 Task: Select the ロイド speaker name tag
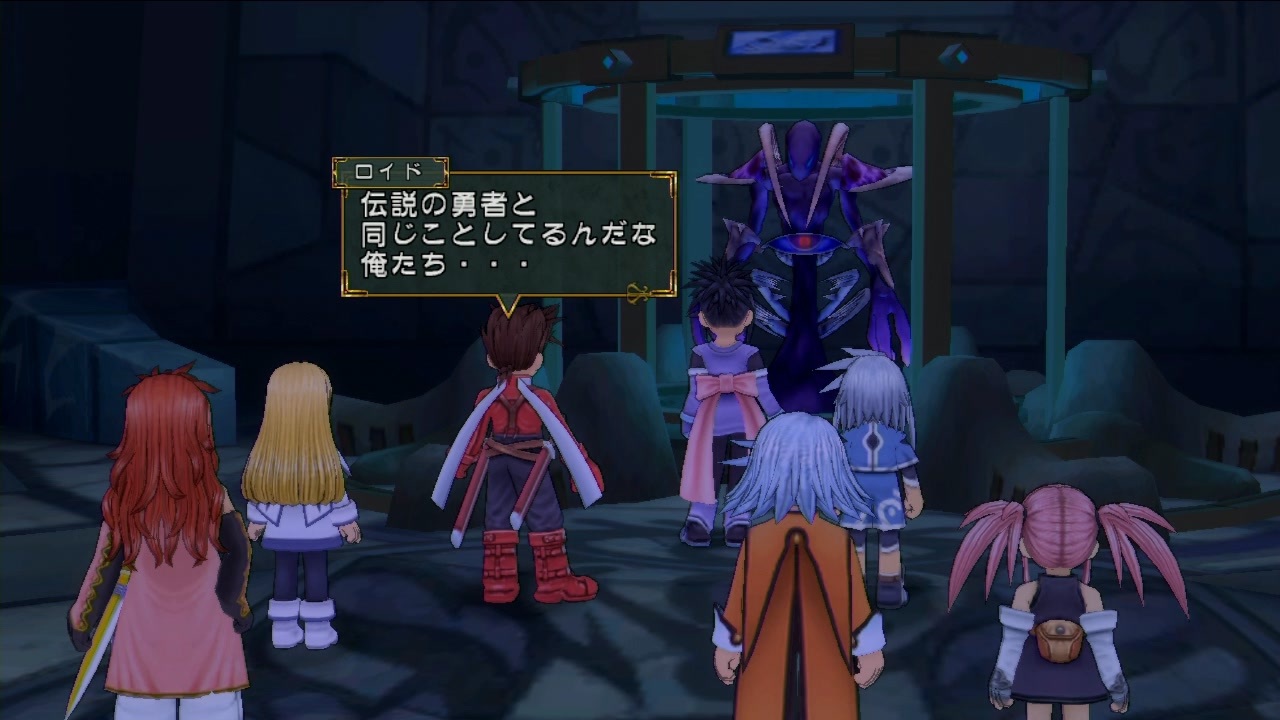[388, 172]
